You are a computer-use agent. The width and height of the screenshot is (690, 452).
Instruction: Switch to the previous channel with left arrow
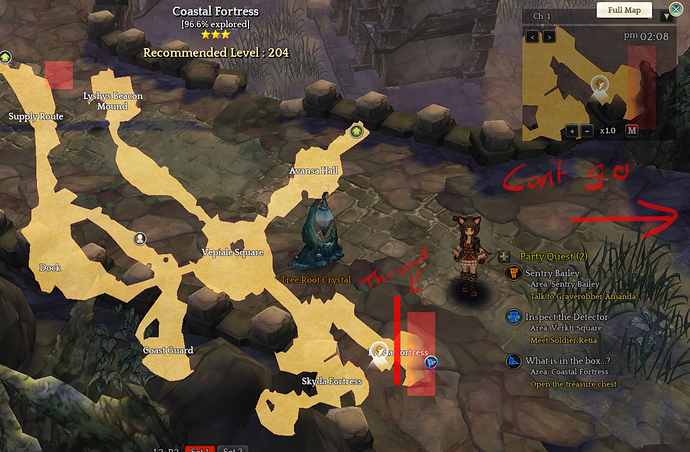pyautogui.click(x=532, y=36)
